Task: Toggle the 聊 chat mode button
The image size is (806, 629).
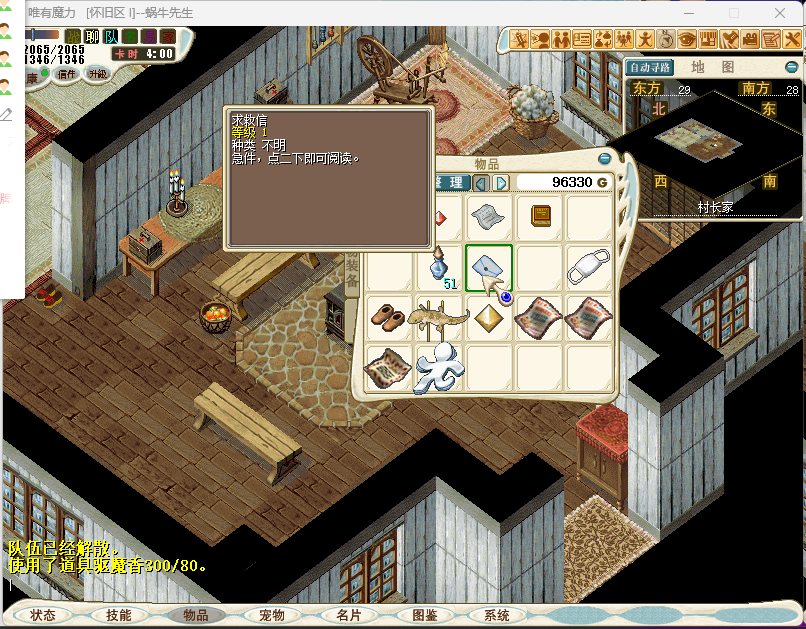Action: coord(92,36)
